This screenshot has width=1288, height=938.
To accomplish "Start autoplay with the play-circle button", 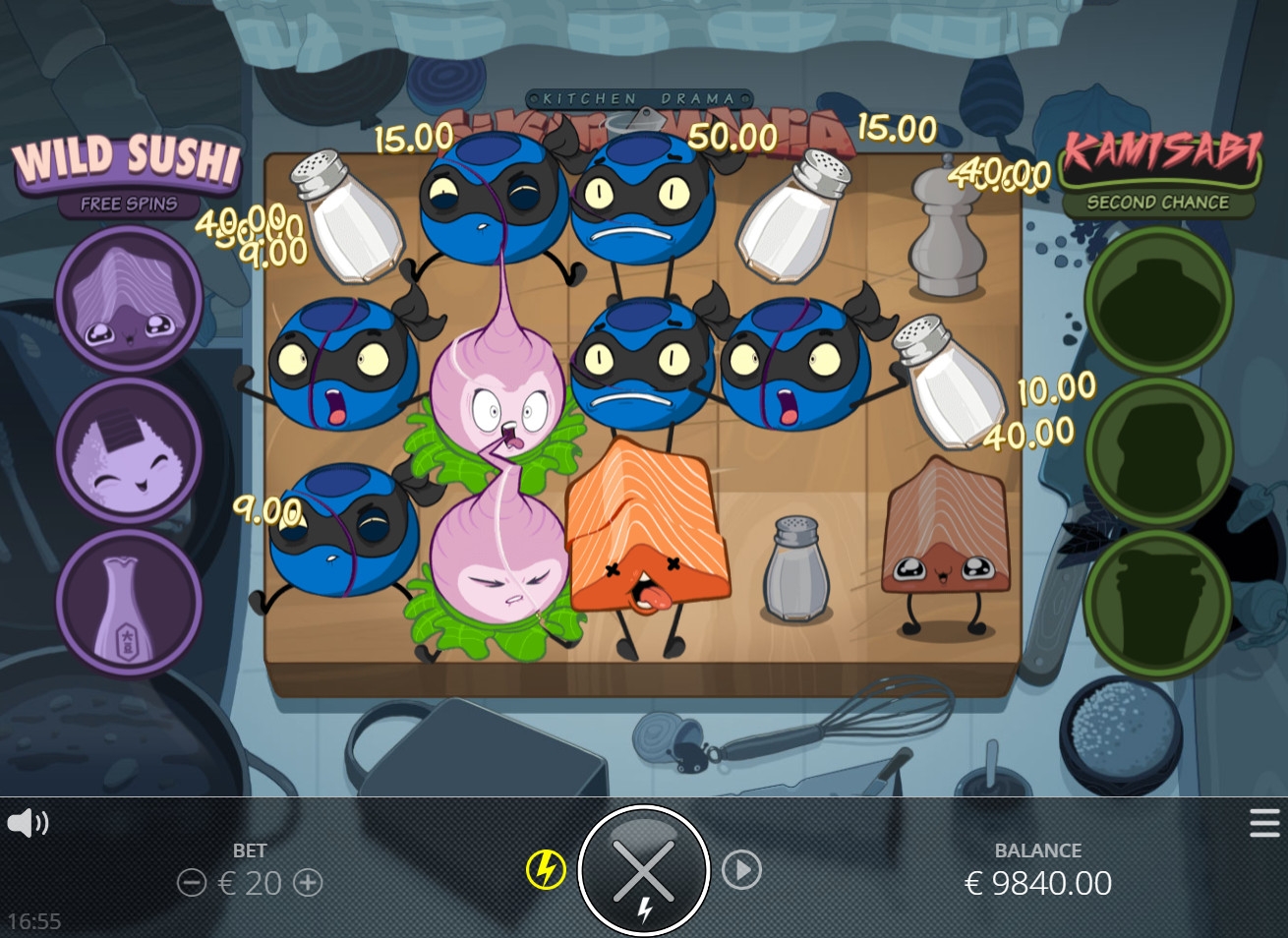I will coord(741,869).
